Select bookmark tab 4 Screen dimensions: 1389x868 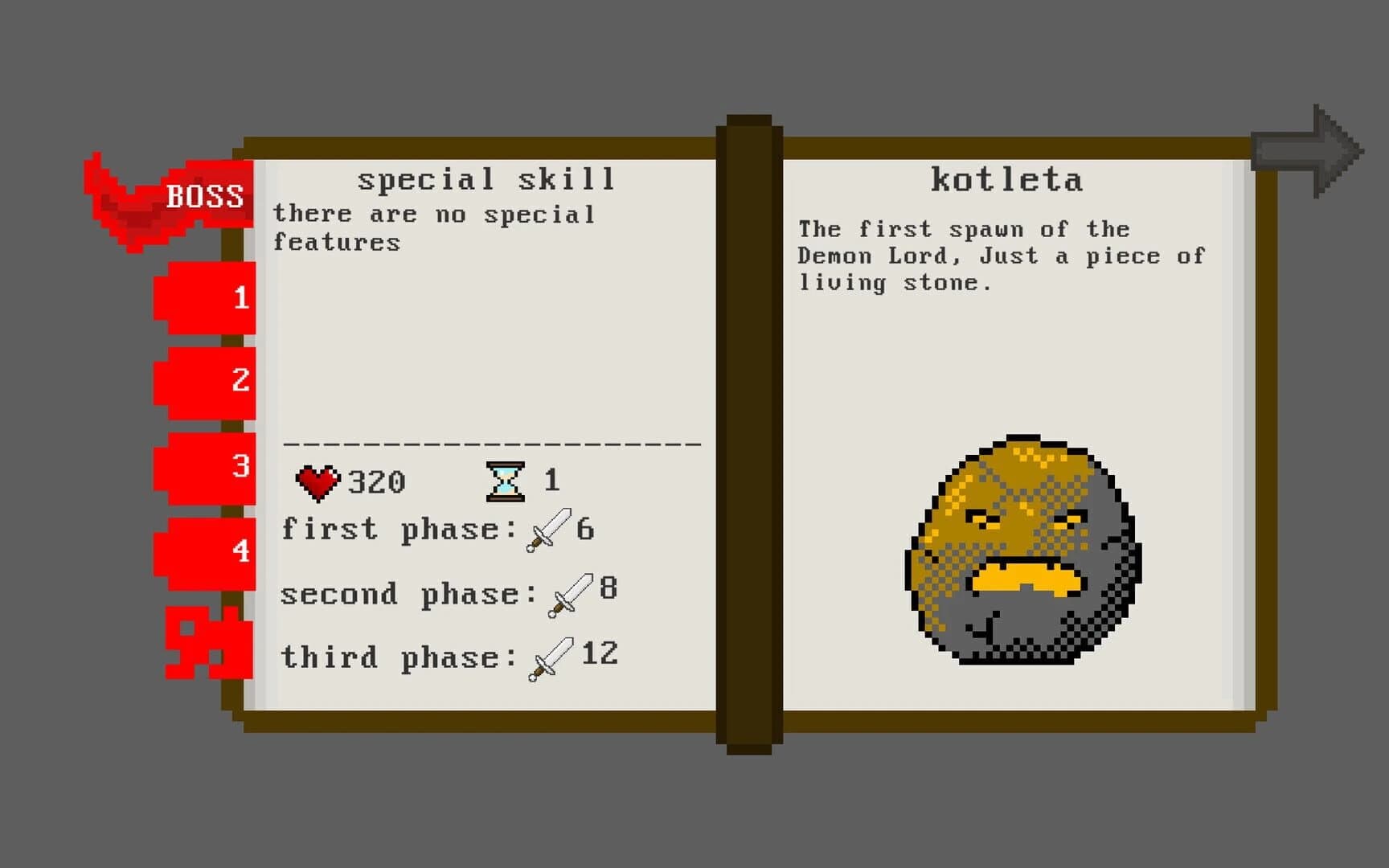pyautogui.click(x=205, y=549)
